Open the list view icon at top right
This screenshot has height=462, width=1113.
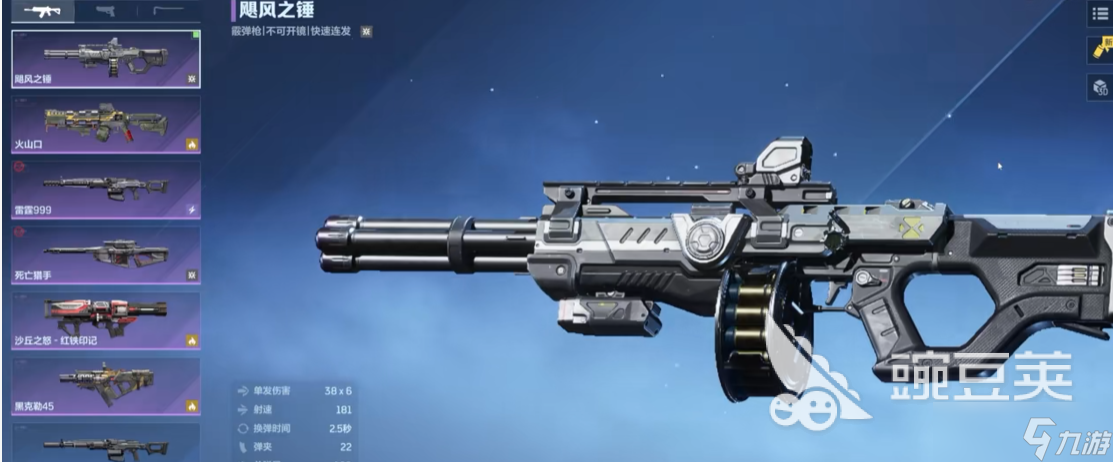pos(1100,13)
